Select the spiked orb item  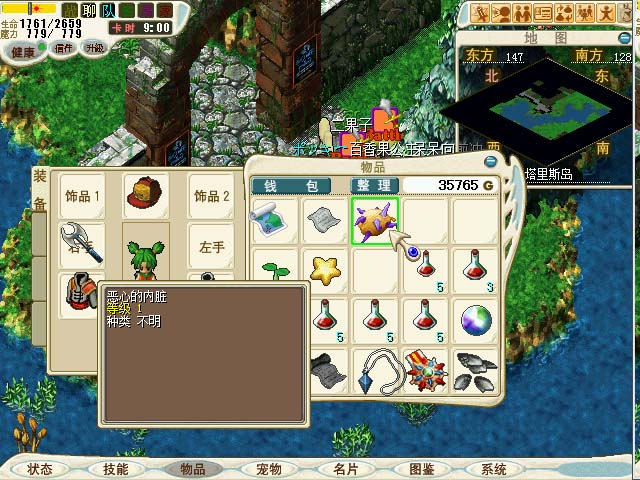374,221
